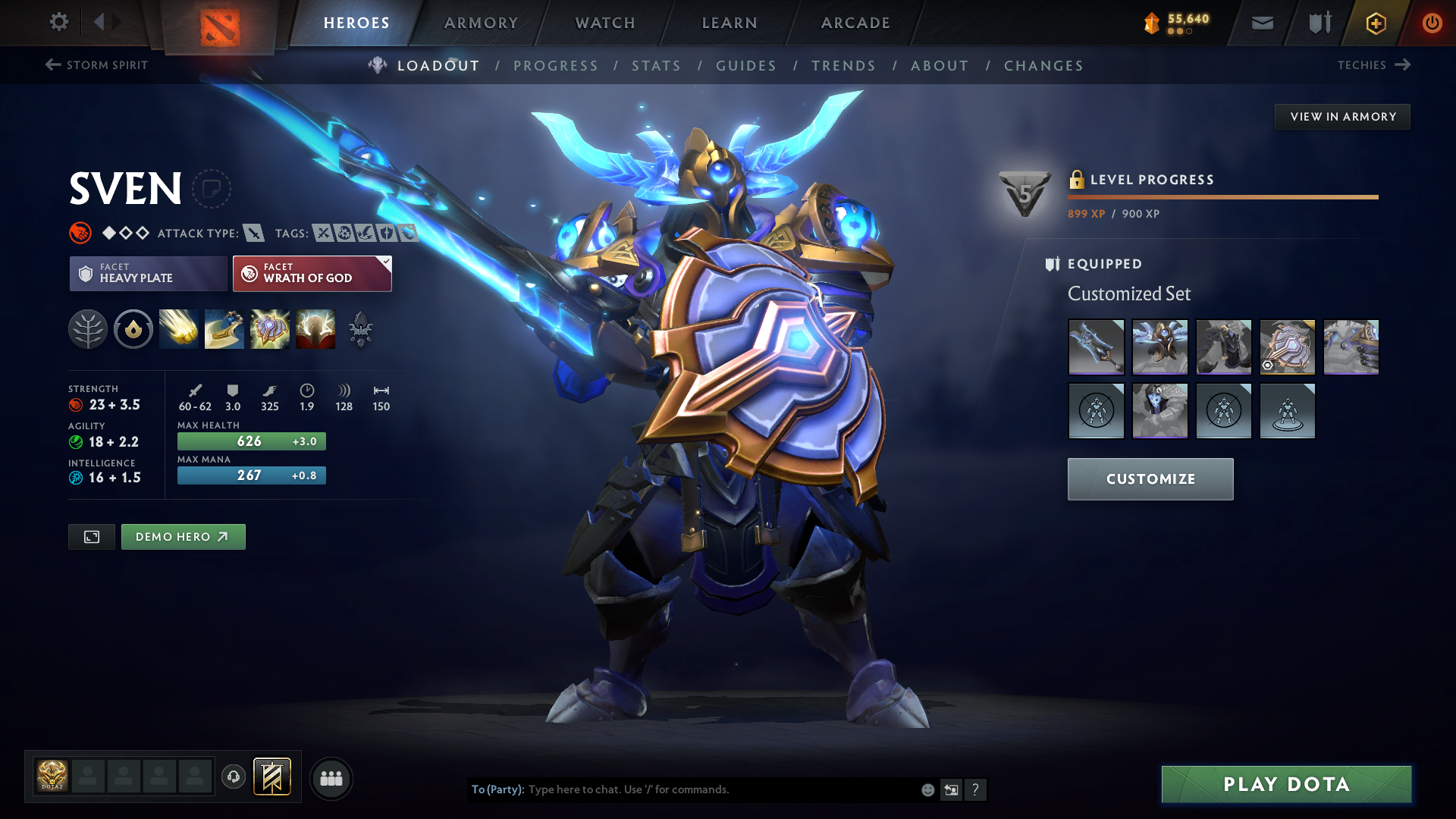This screenshot has height=819, width=1456.
Task: View Sven's Stats page
Action: [x=656, y=66]
